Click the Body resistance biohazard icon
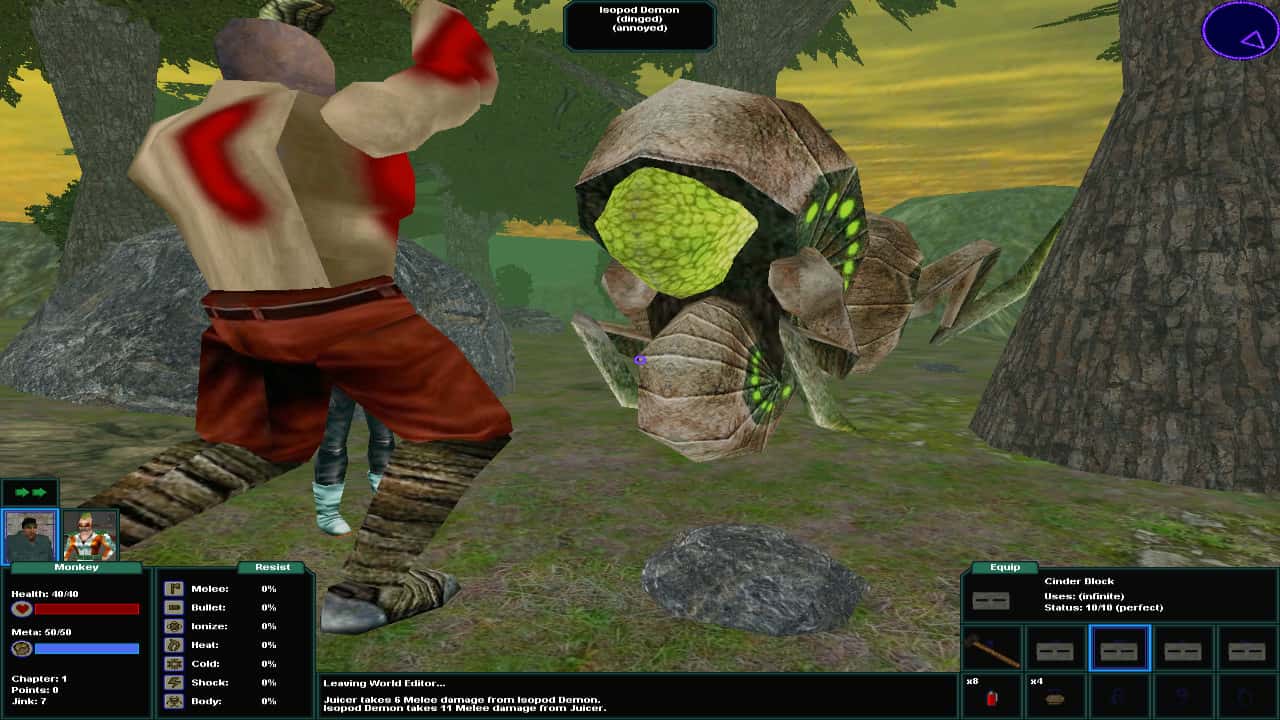1280x720 pixels. 173,703
